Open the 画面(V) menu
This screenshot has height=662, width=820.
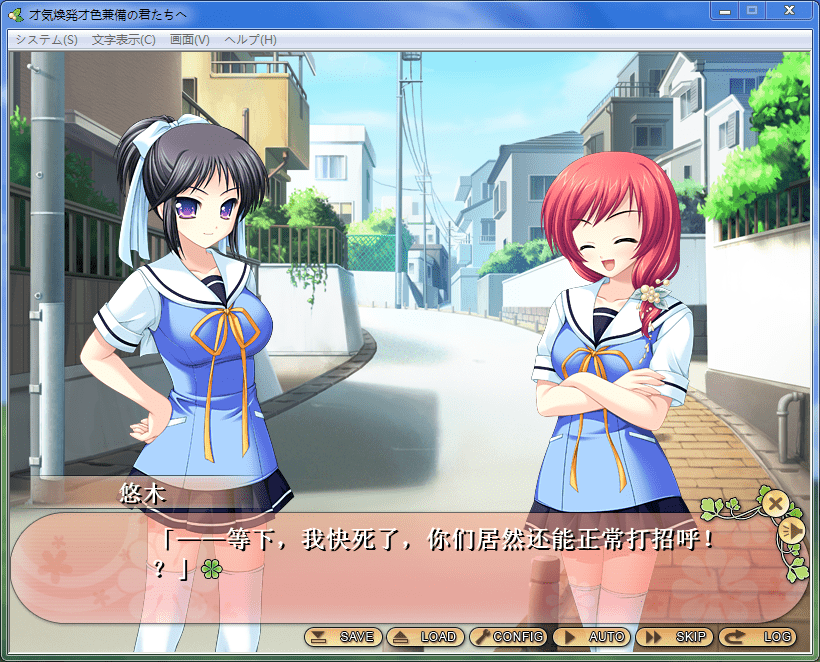click(190, 40)
